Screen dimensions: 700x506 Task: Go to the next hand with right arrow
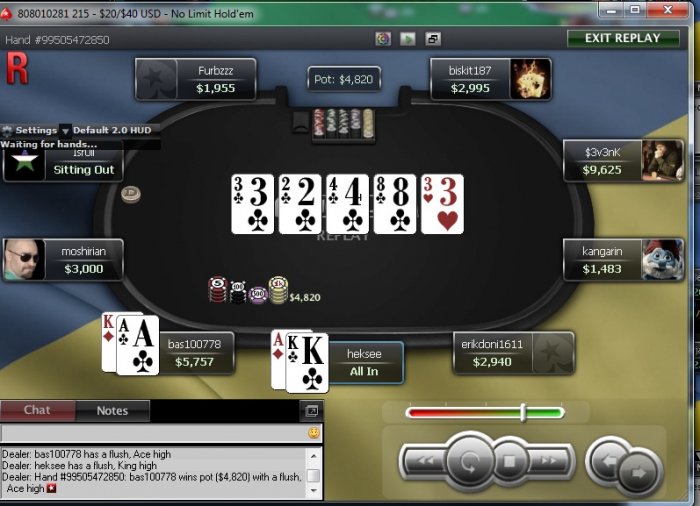tap(634, 471)
